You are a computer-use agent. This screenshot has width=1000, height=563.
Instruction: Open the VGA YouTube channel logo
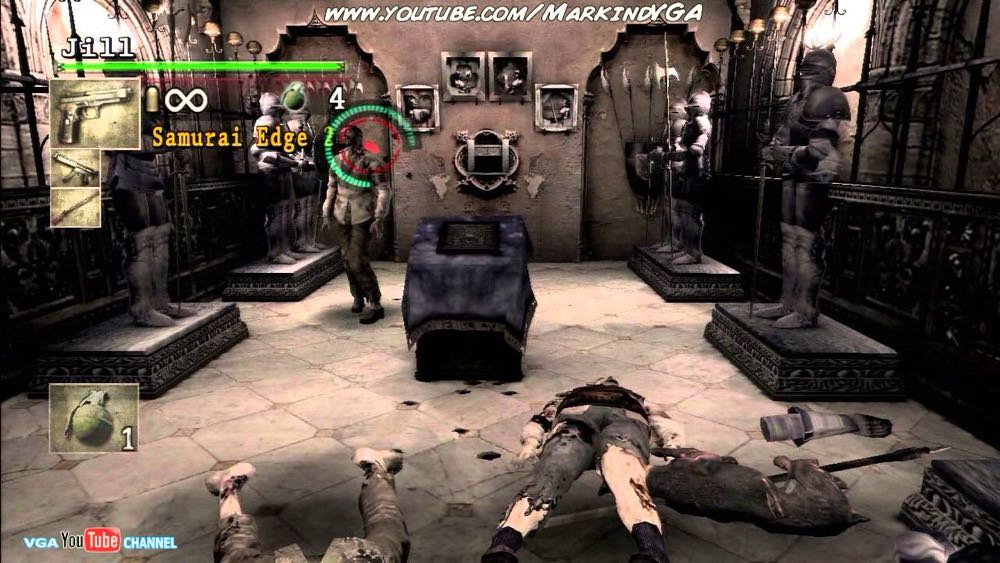[100, 541]
